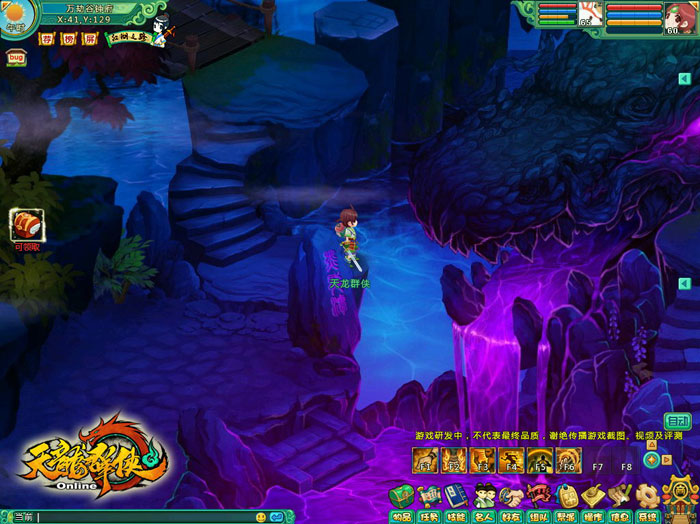700x524 pixels.
Task: Click the player character portrait
Action: point(680,17)
